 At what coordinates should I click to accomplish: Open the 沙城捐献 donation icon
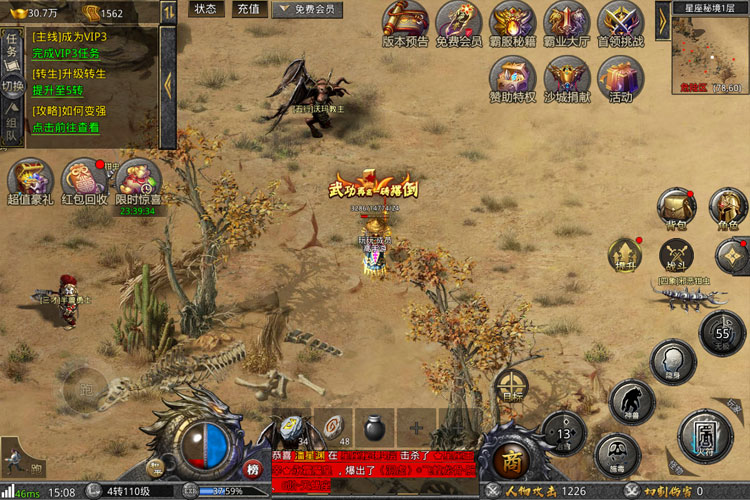pyautogui.click(x=566, y=78)
